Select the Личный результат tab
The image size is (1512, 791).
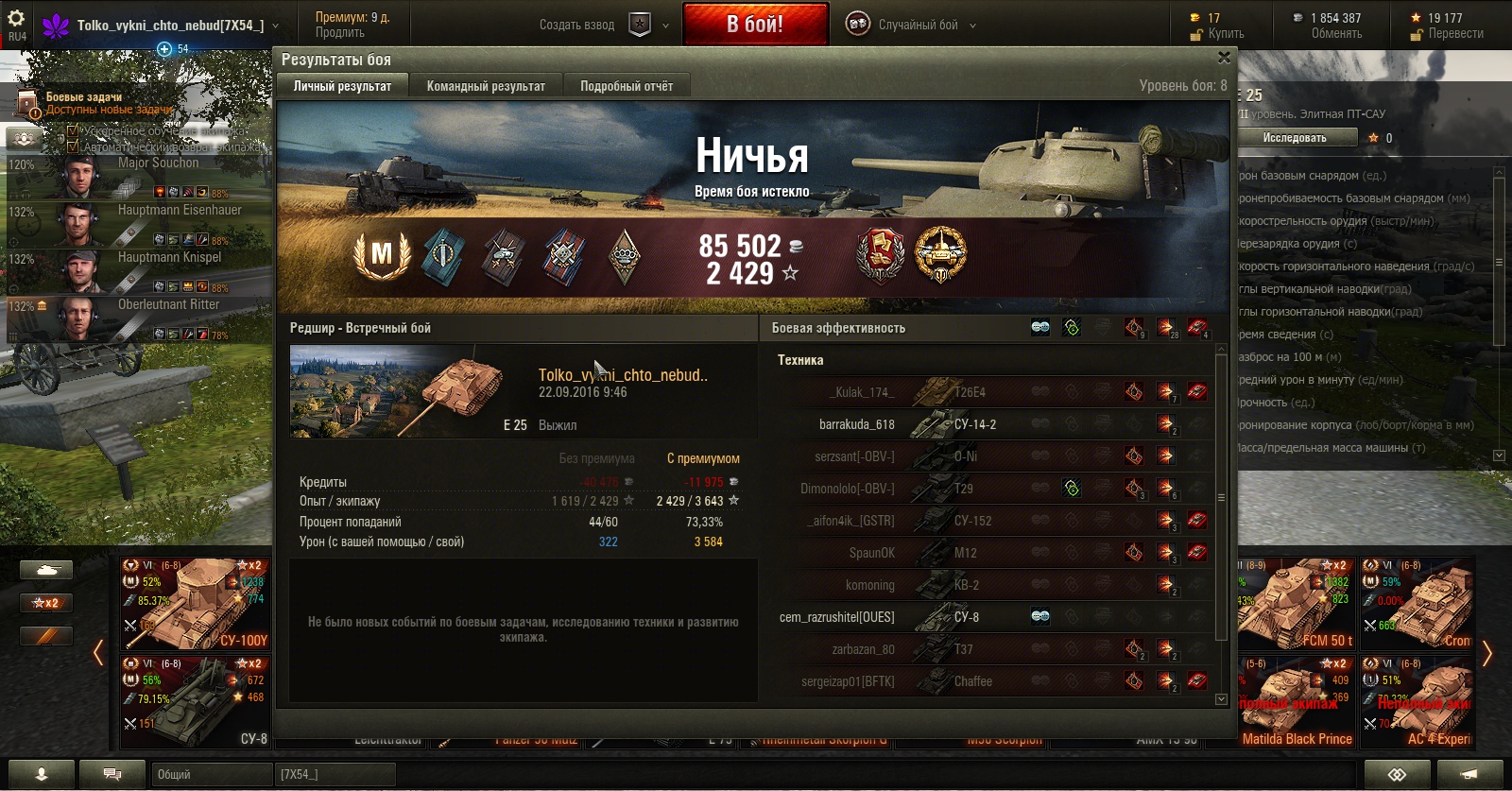(342, 86)
